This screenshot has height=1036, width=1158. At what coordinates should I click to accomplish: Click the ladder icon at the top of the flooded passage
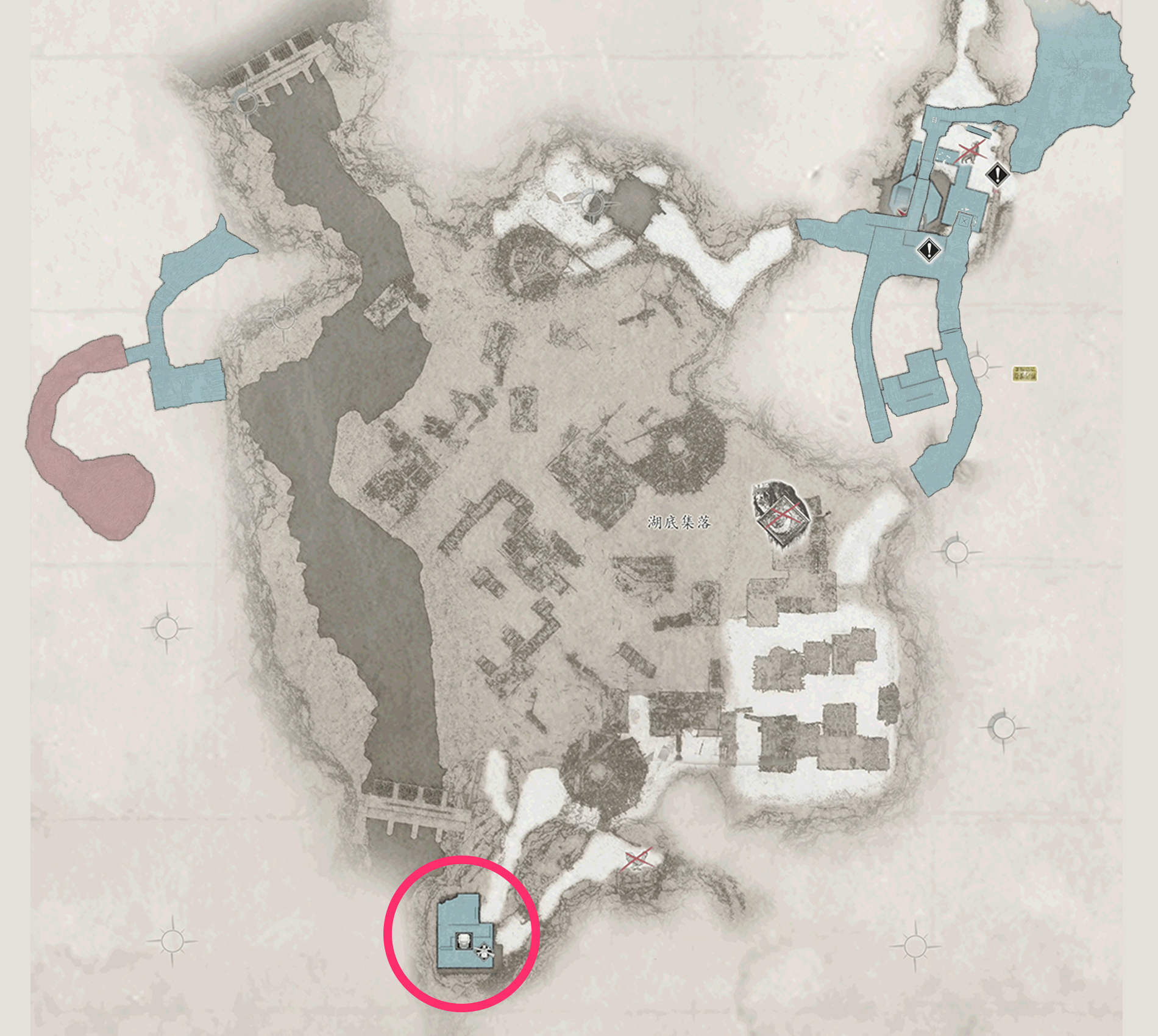click(934, 119)
